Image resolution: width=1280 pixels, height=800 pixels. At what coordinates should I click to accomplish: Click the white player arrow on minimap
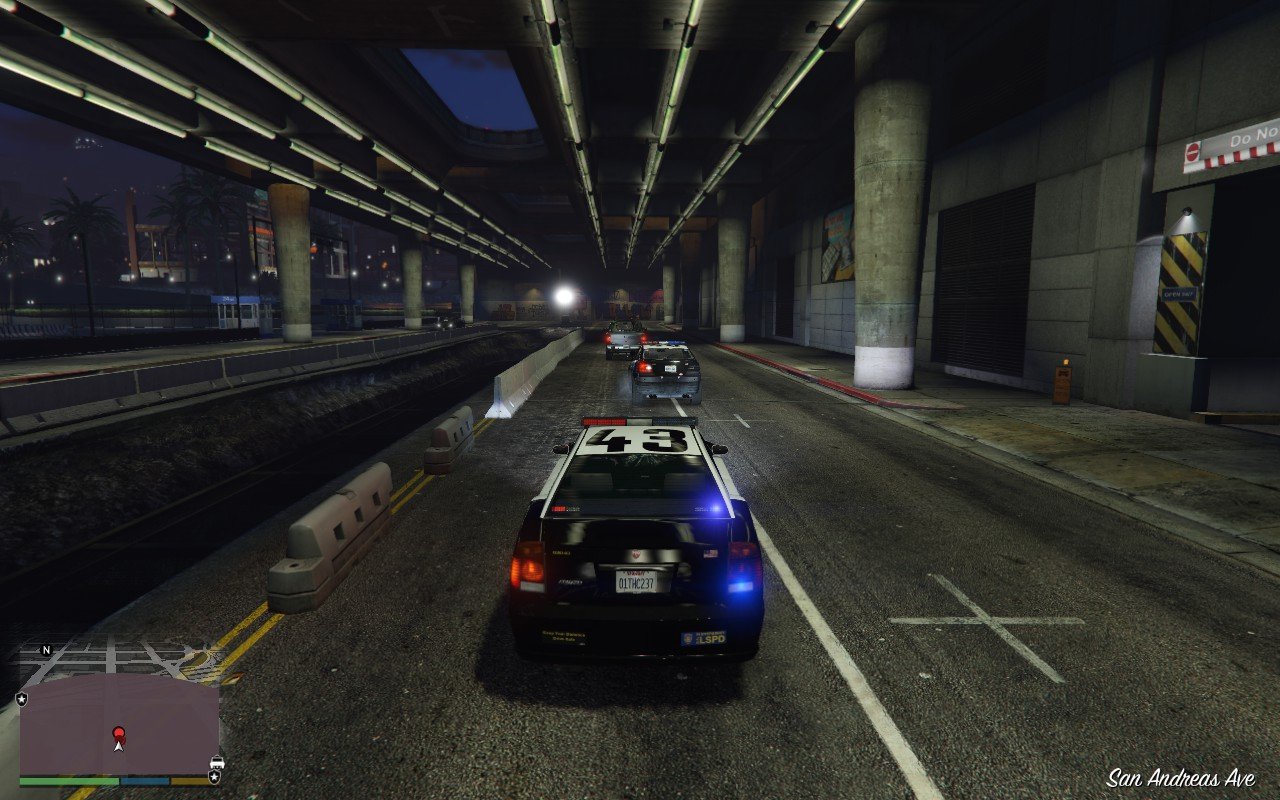tap(119, 745)
